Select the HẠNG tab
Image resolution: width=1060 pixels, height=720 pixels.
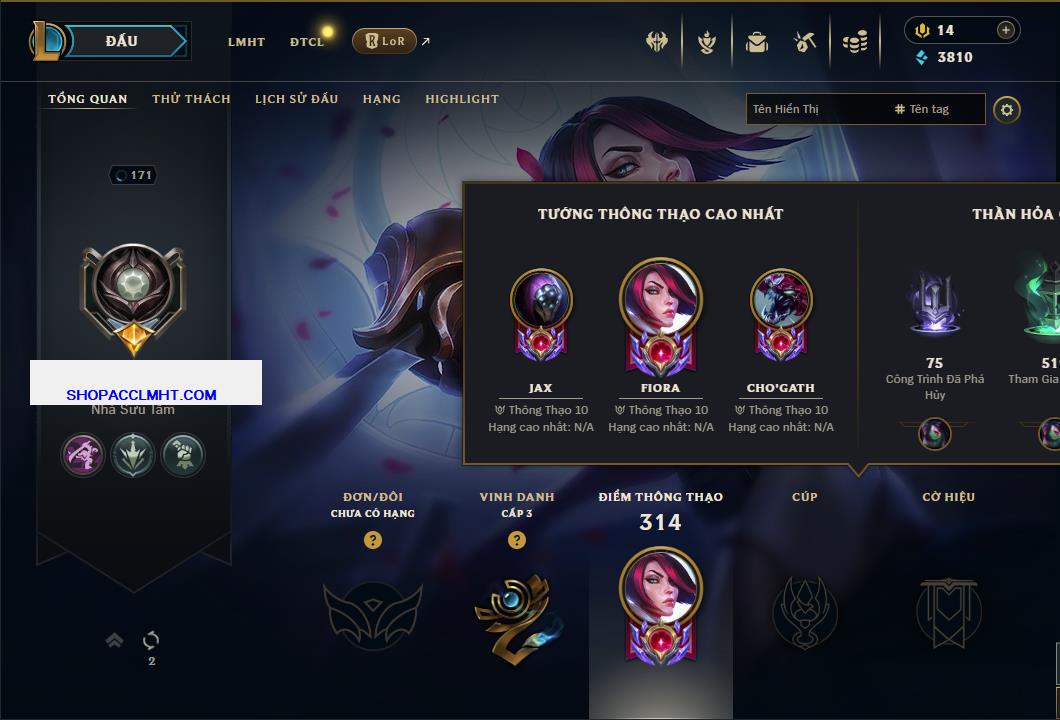click(381, 99)
